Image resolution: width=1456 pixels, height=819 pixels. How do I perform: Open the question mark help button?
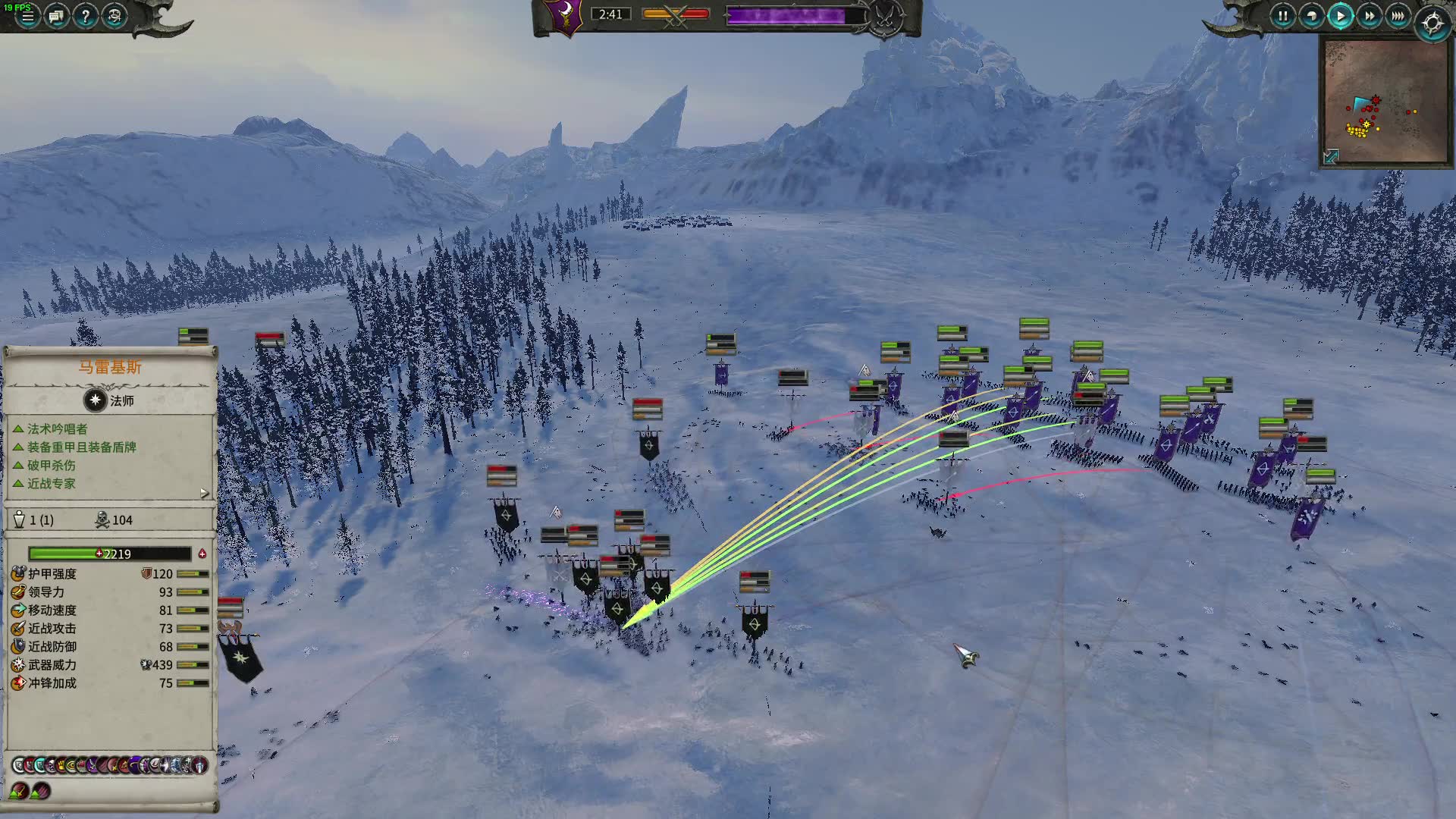(85, 16)
